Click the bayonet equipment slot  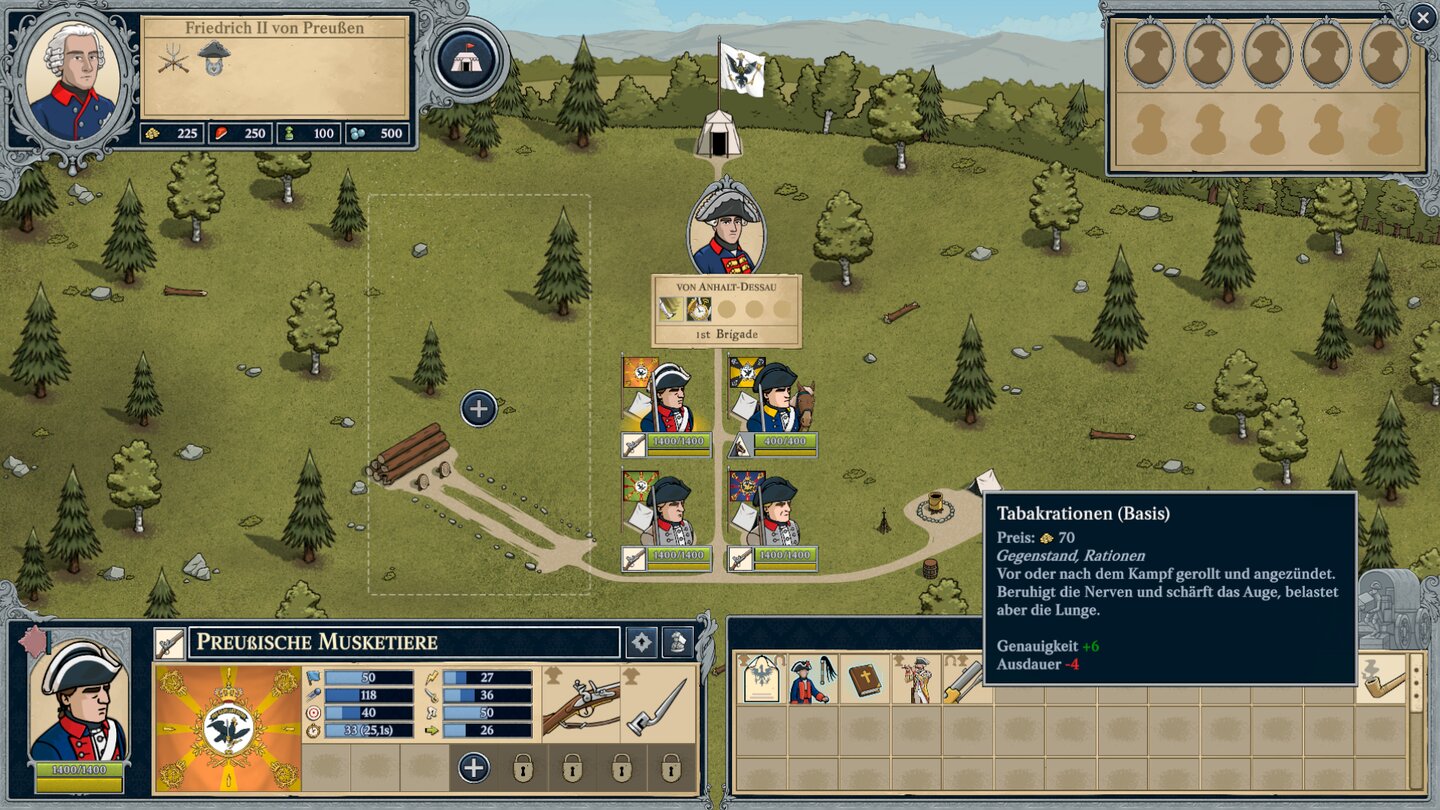pyautogui.click(x=659, y=707)
